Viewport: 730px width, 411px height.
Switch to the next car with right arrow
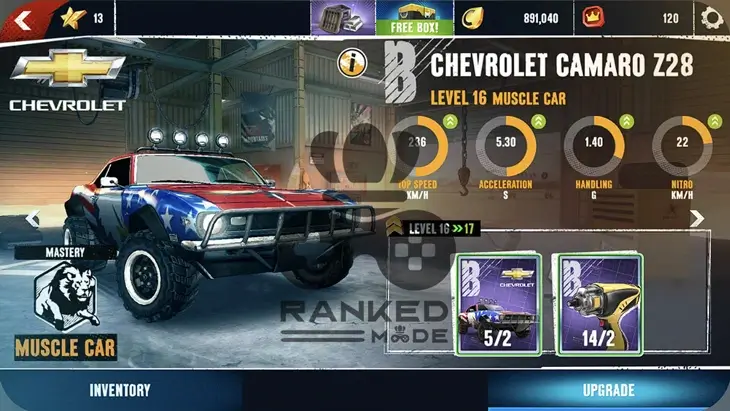[x=698, y=218]
